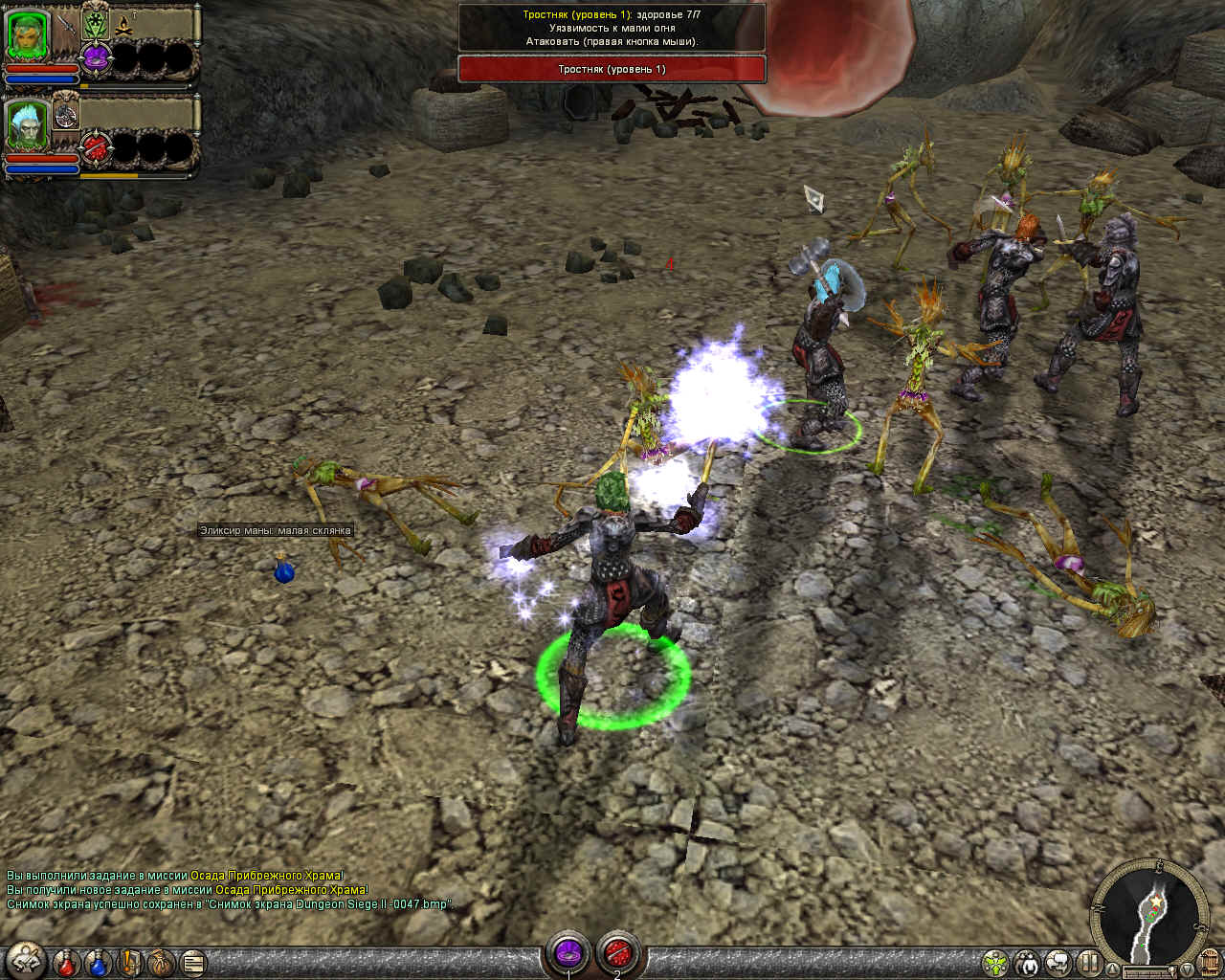Open the first hero's green spellbook icon
The image size is (1225, 980).
[x=95, y=23]
